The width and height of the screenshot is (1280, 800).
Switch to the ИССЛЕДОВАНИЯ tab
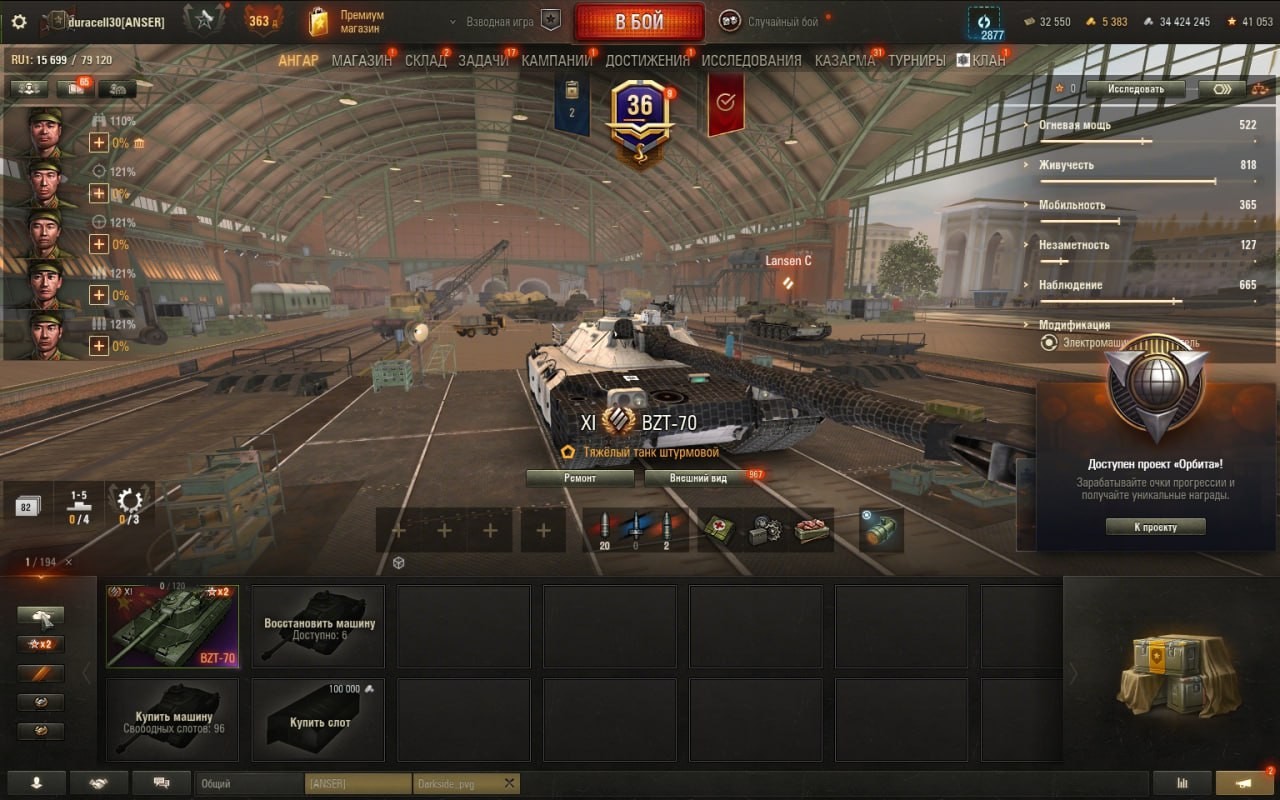point(751,60)
